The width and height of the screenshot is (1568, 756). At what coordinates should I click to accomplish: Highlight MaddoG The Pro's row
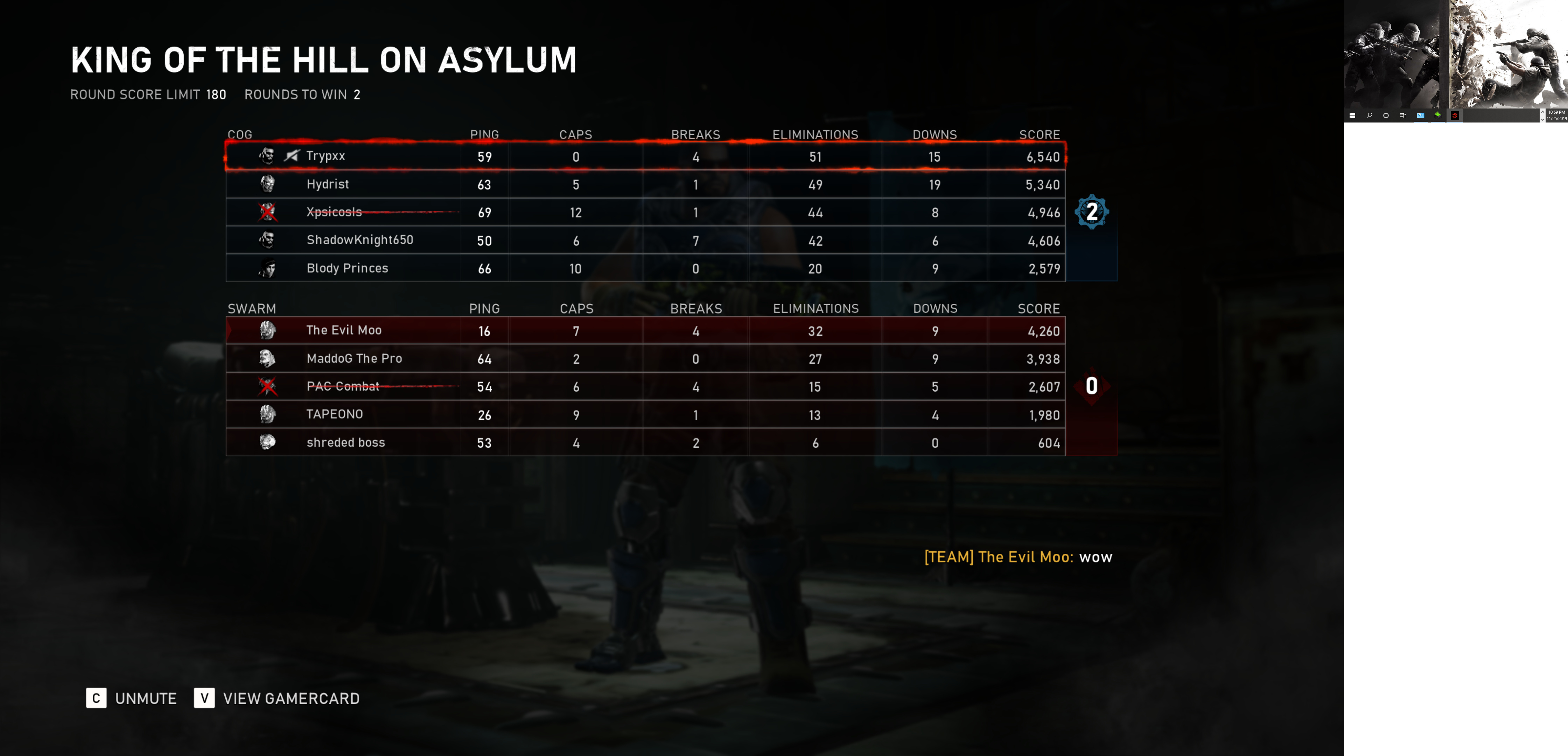645,358
